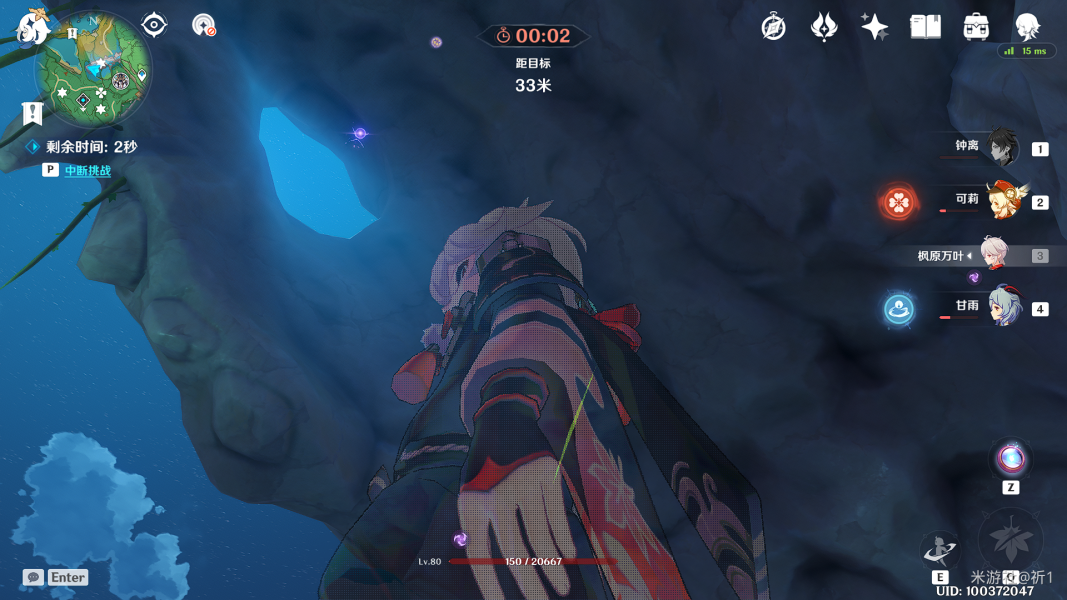Use the glowing orb gadget
The image size is (1067, 600).
(1011, 459)
